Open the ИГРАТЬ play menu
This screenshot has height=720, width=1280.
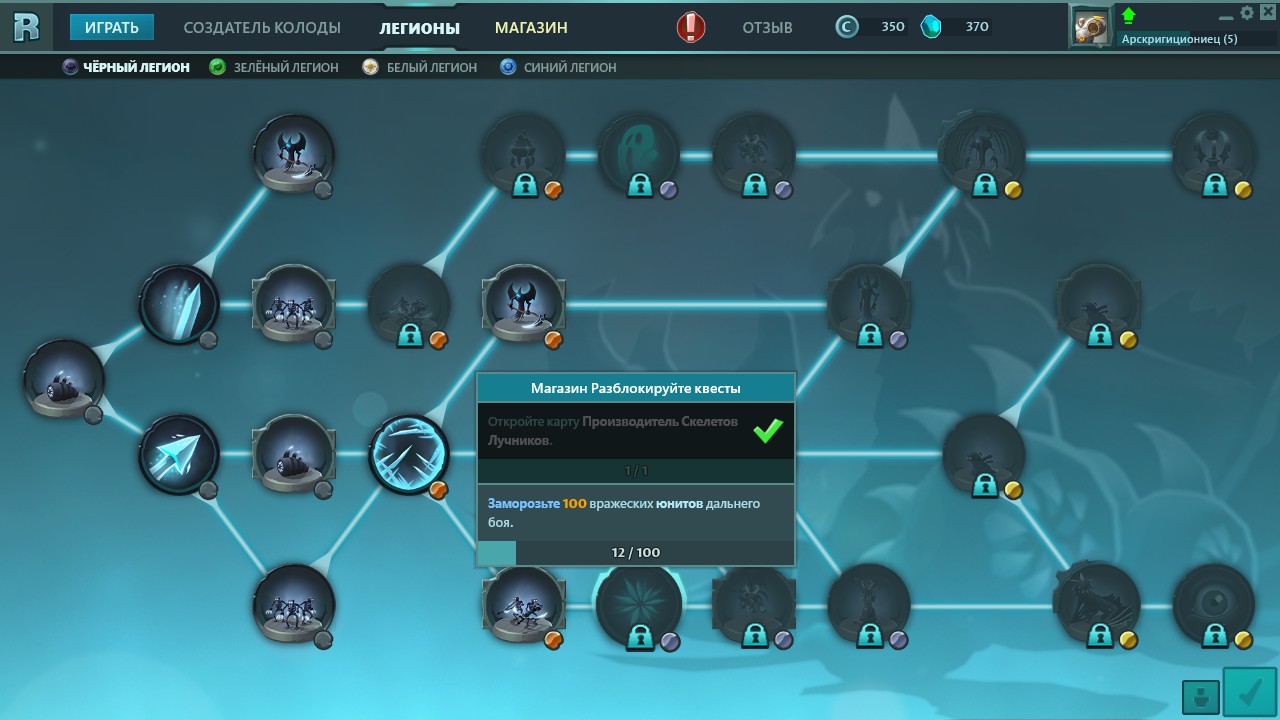pos(111,27)
